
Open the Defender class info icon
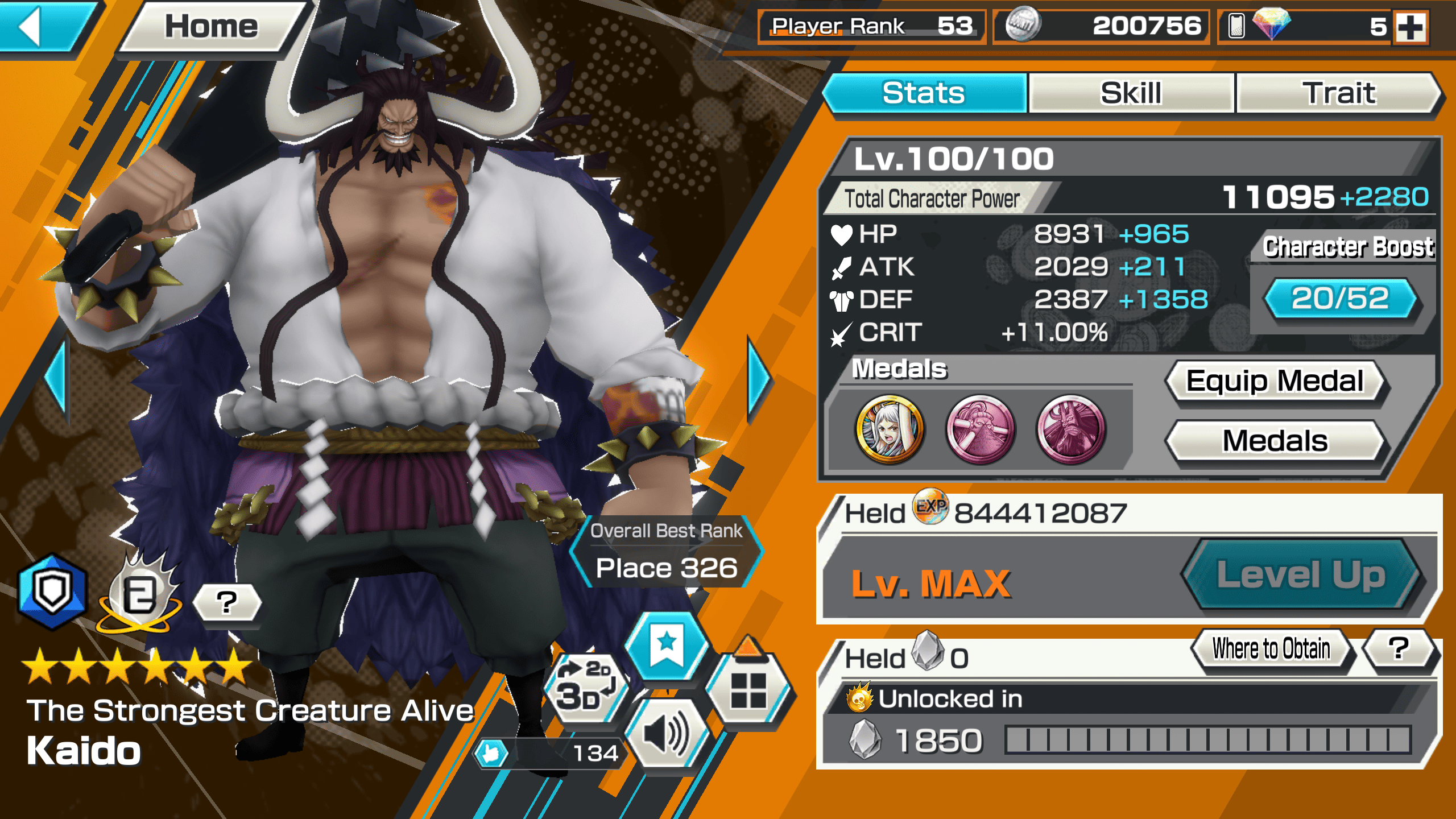[52, 591]
